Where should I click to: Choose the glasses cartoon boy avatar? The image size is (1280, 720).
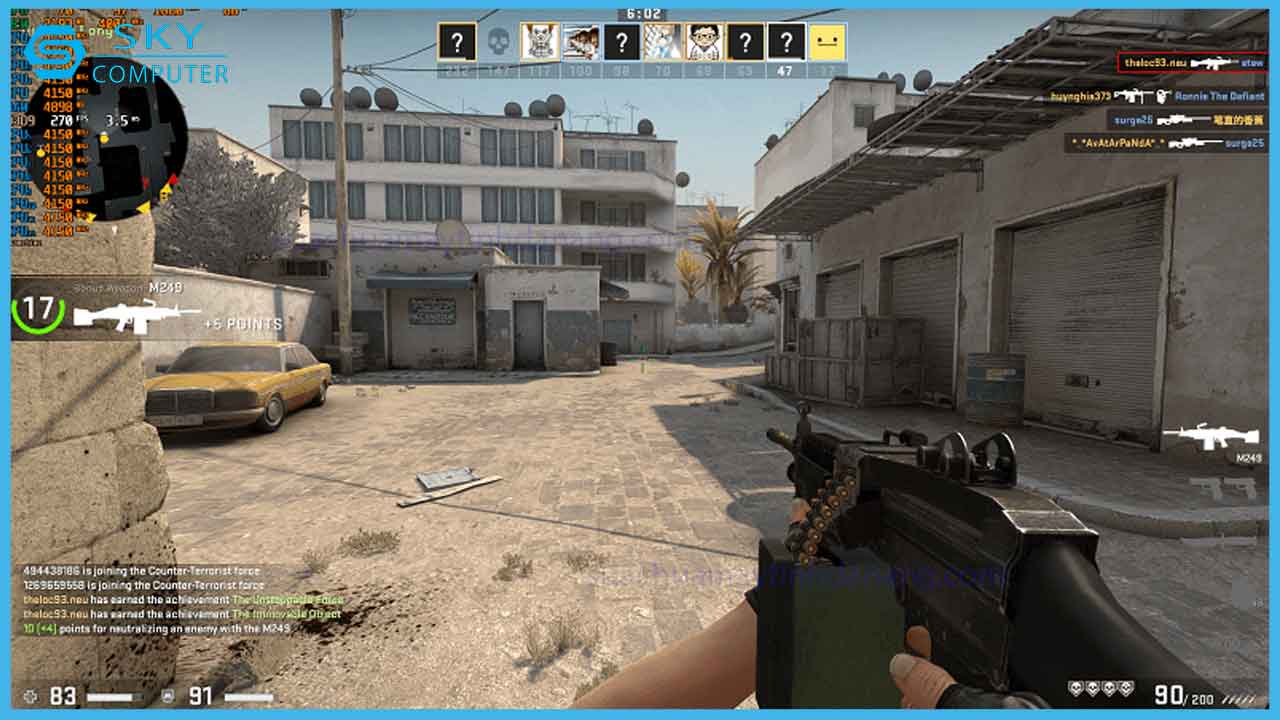tap(704, 42)
